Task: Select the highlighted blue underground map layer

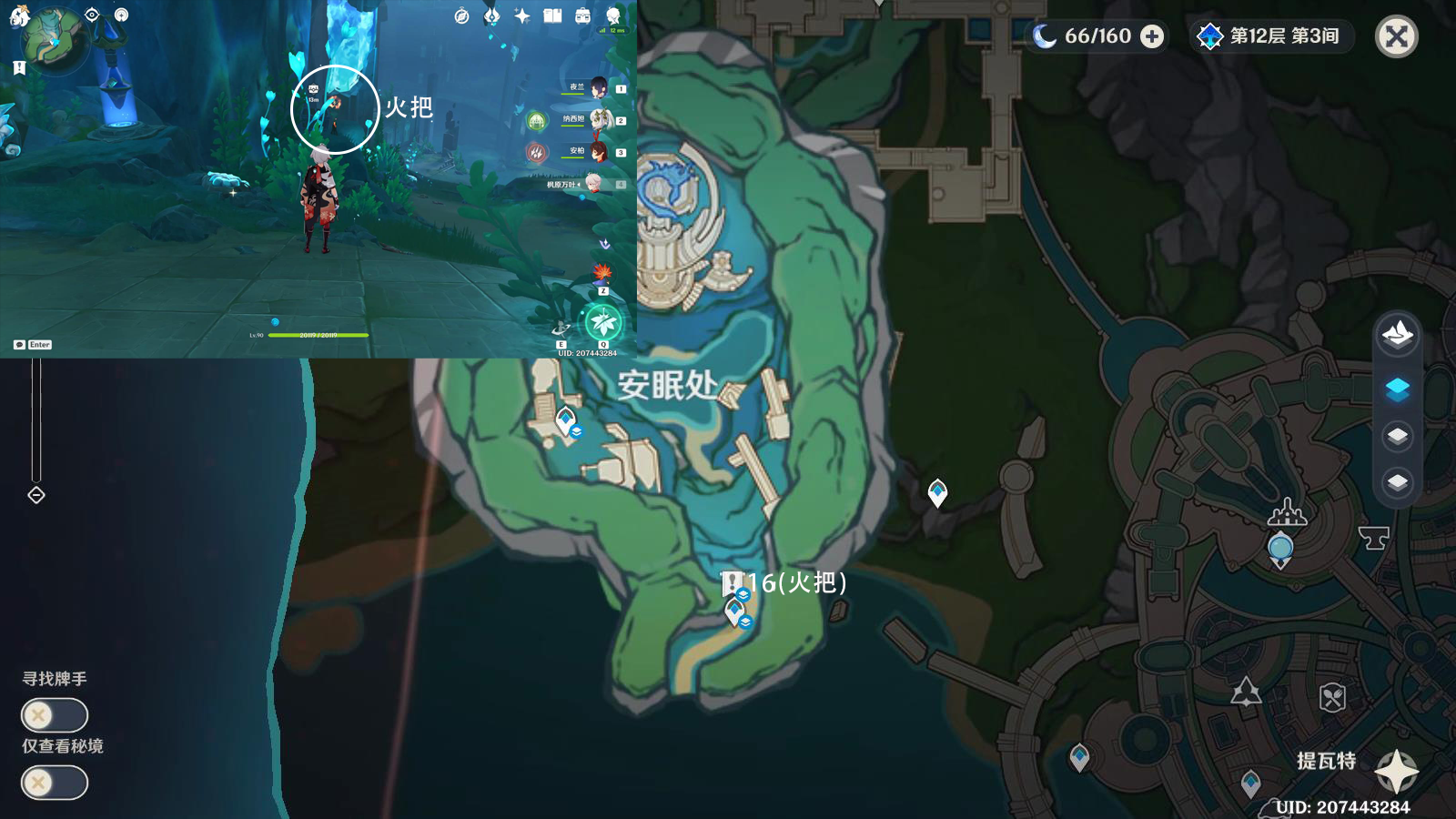Action: pos(1399,389)
